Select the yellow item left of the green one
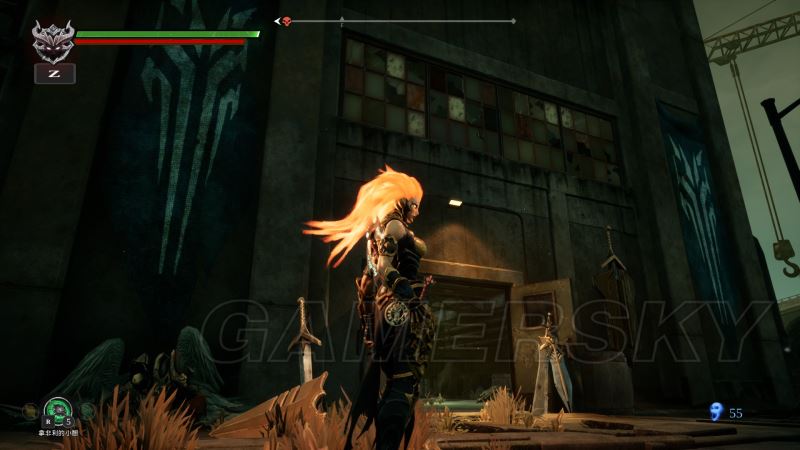This screenshot has width=800, height=450. pyautogui.click(x=32, y=410)
